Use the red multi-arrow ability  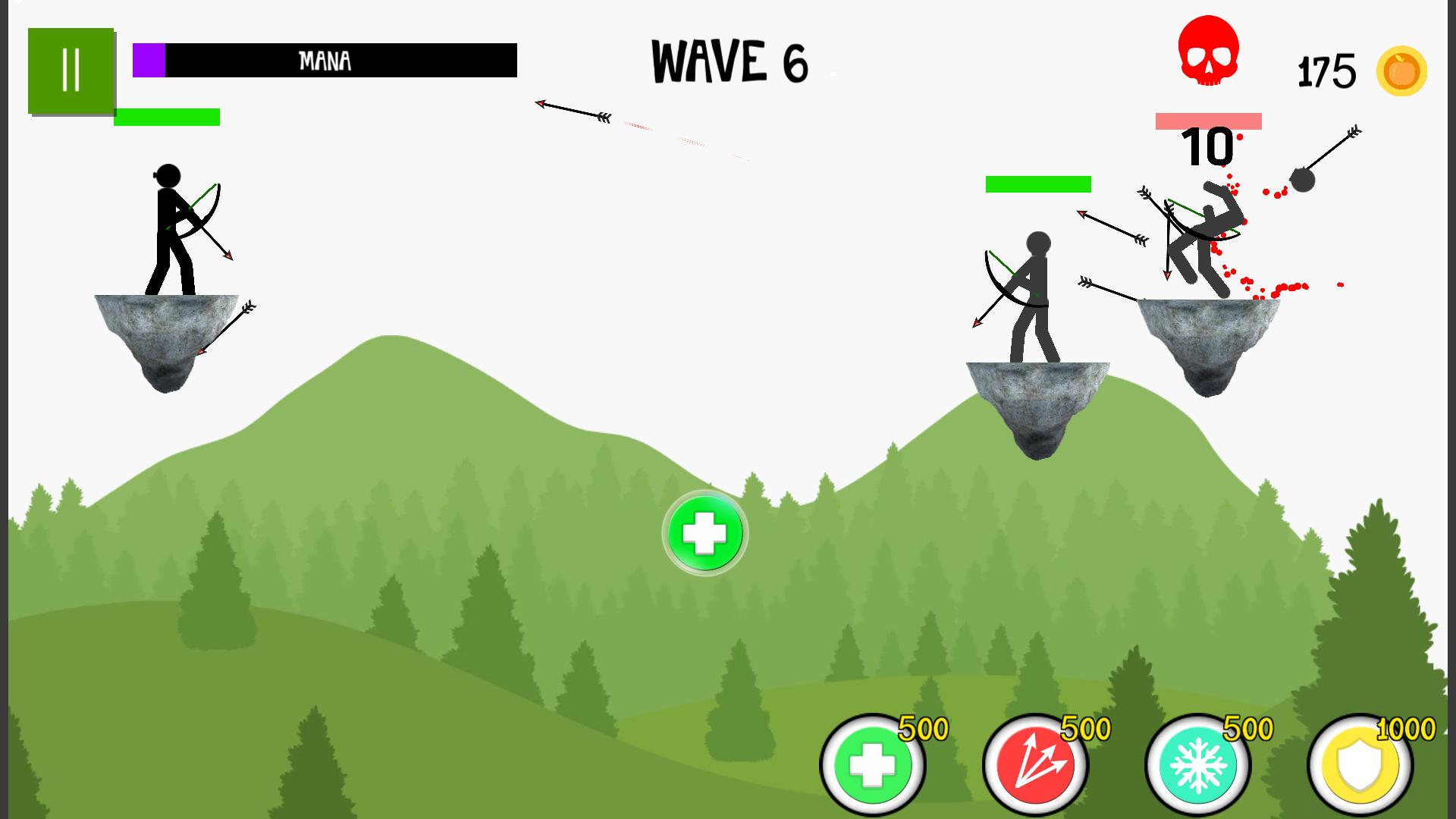pos(1035,764)
